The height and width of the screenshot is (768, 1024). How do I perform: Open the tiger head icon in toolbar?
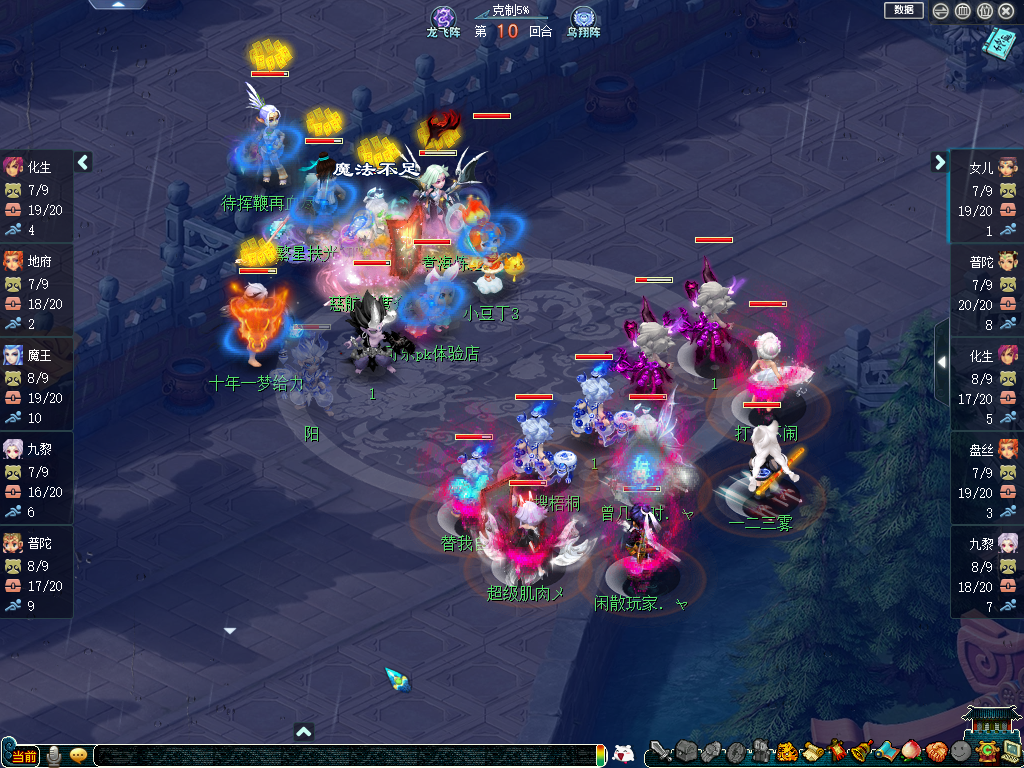click(786, 751)
